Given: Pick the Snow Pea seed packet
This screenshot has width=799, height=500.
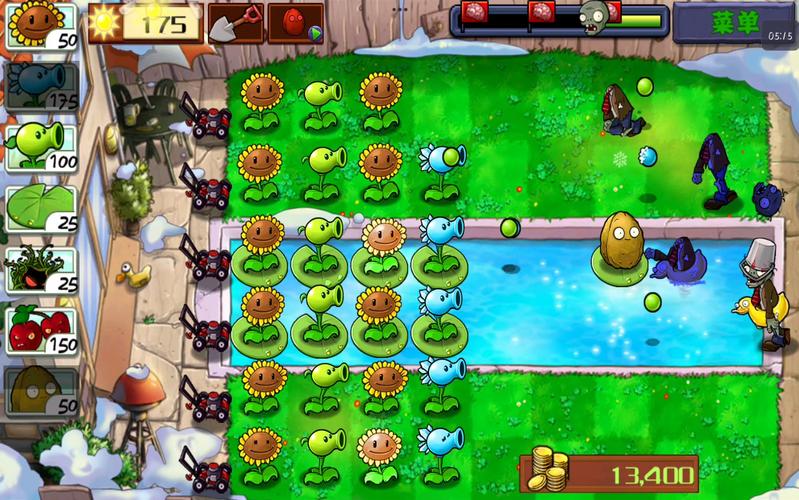Looking at the screenshot, I should click(x=42, y=86).
